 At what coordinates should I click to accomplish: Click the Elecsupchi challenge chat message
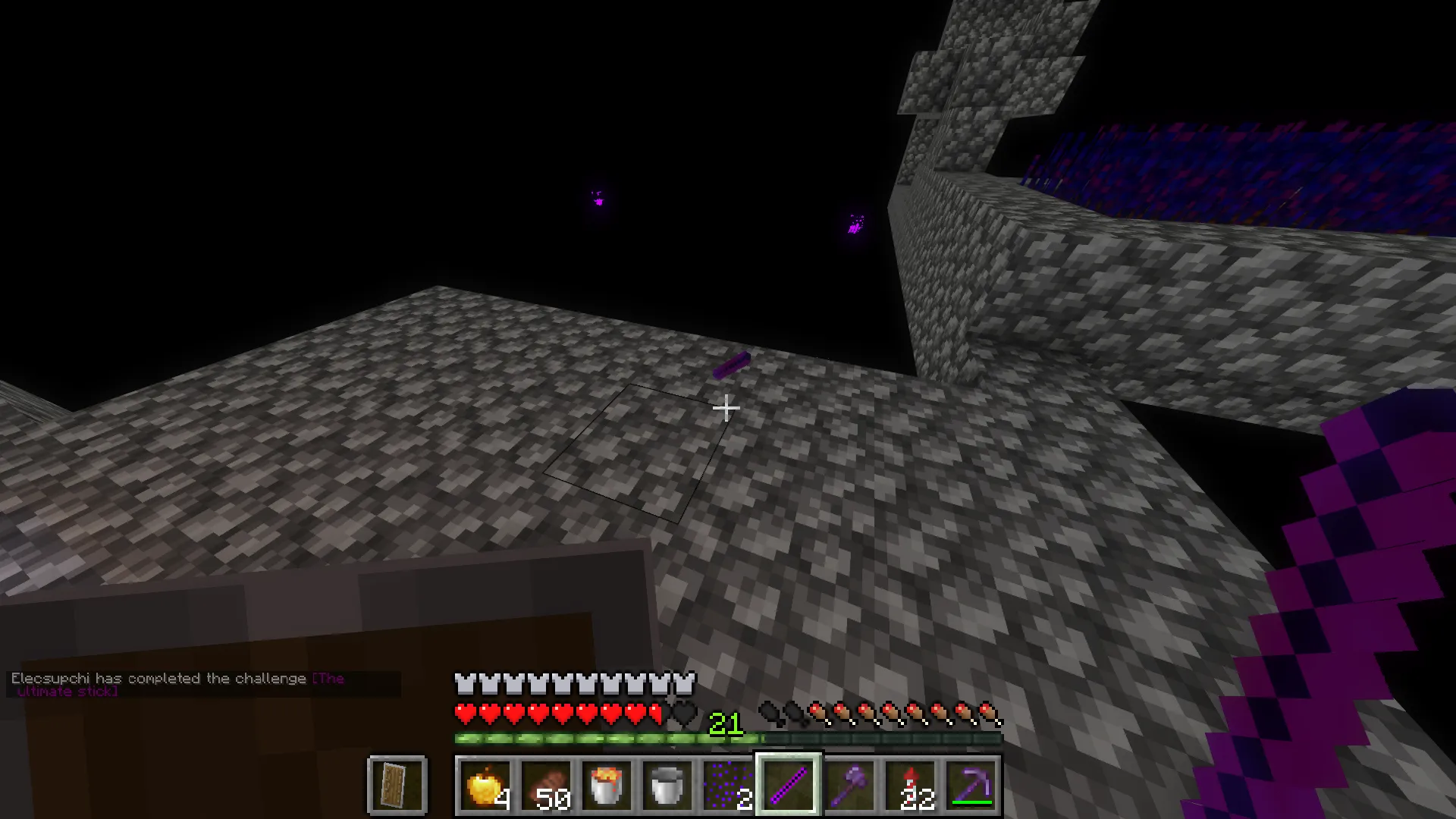pyautogui.click(x=152, y=679)
